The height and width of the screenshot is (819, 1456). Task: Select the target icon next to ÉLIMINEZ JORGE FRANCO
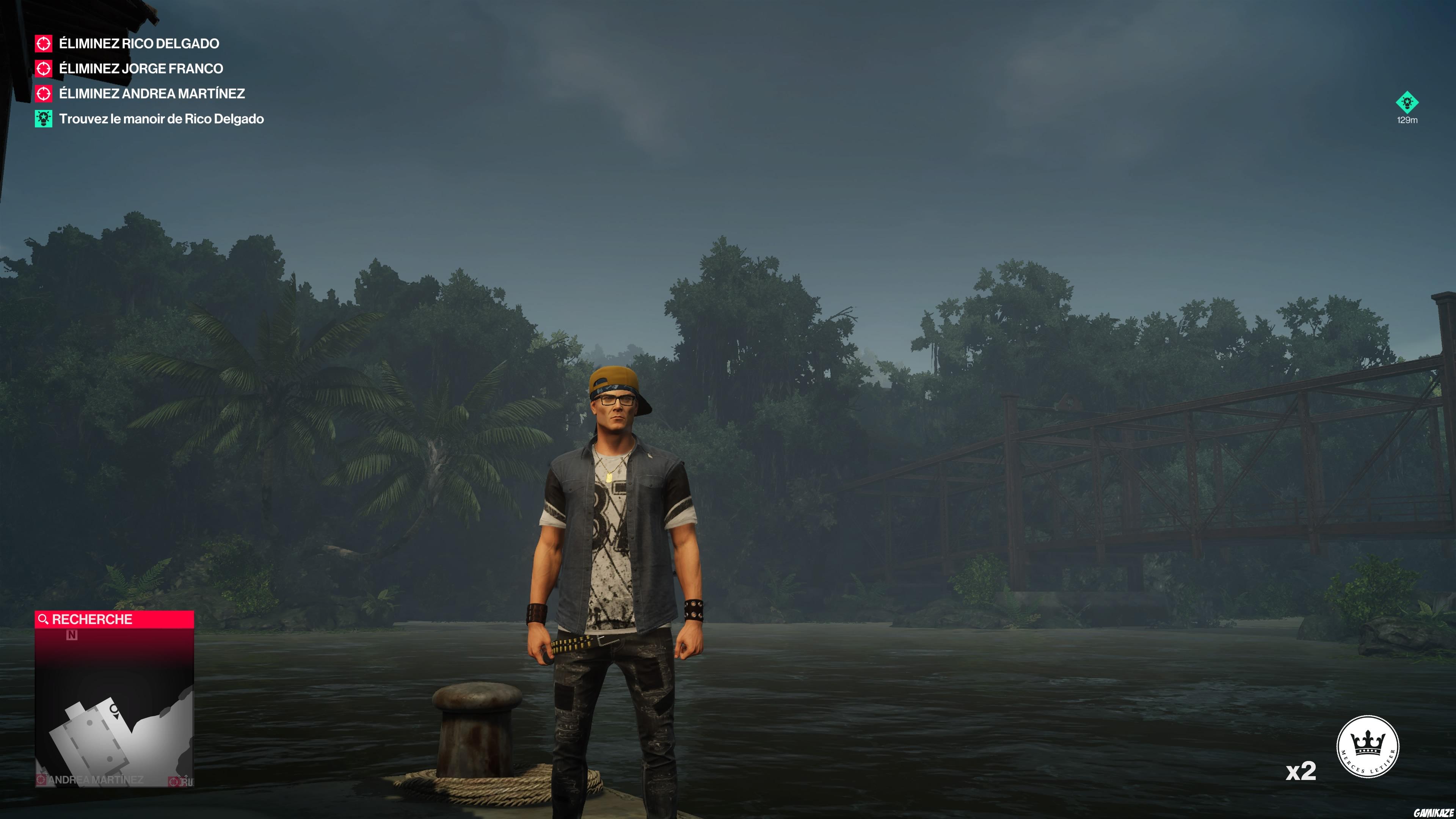(x=43, y=68)
